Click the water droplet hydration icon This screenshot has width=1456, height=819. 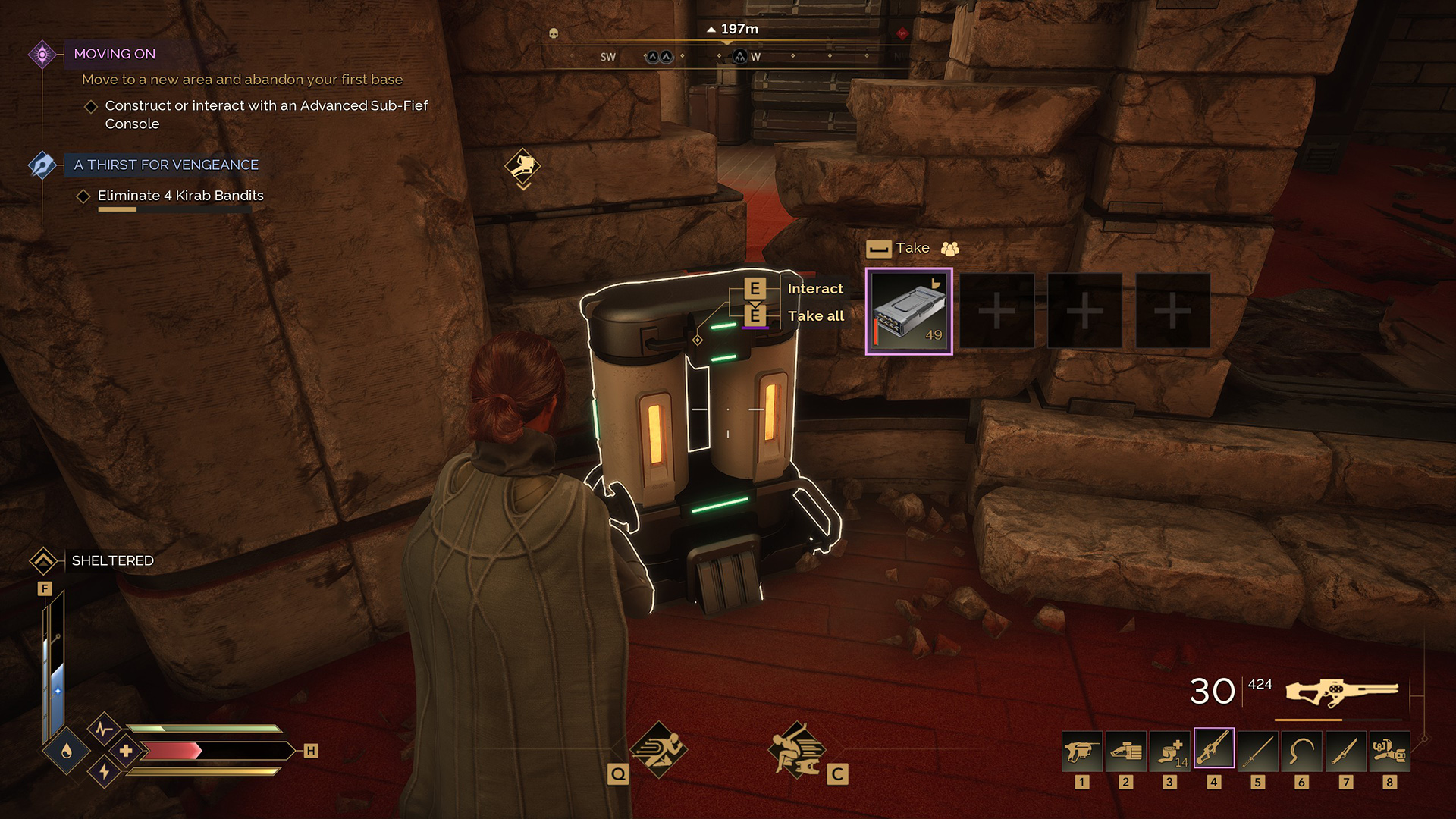(67, 751)
